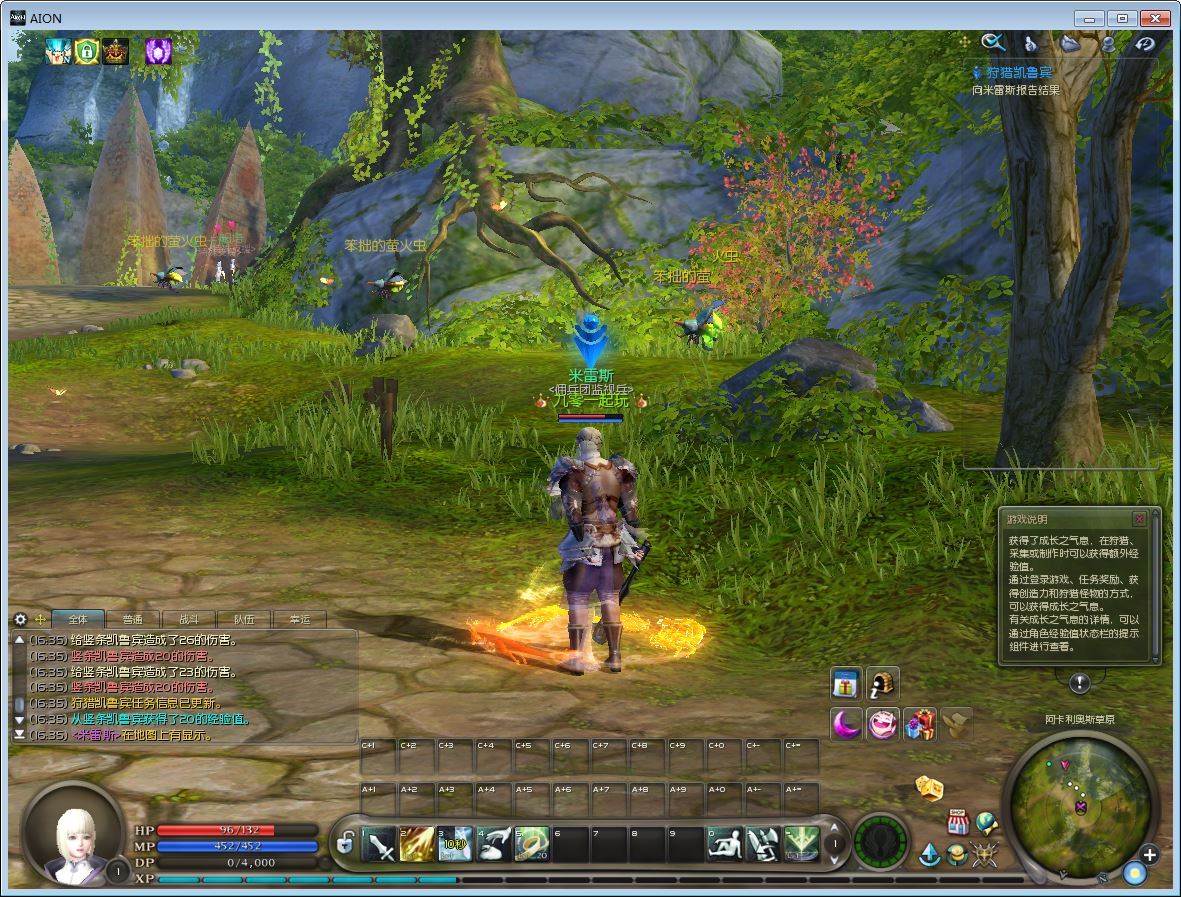
Task: Select the 普通 chat tab
Action: [x=133, y=620]
